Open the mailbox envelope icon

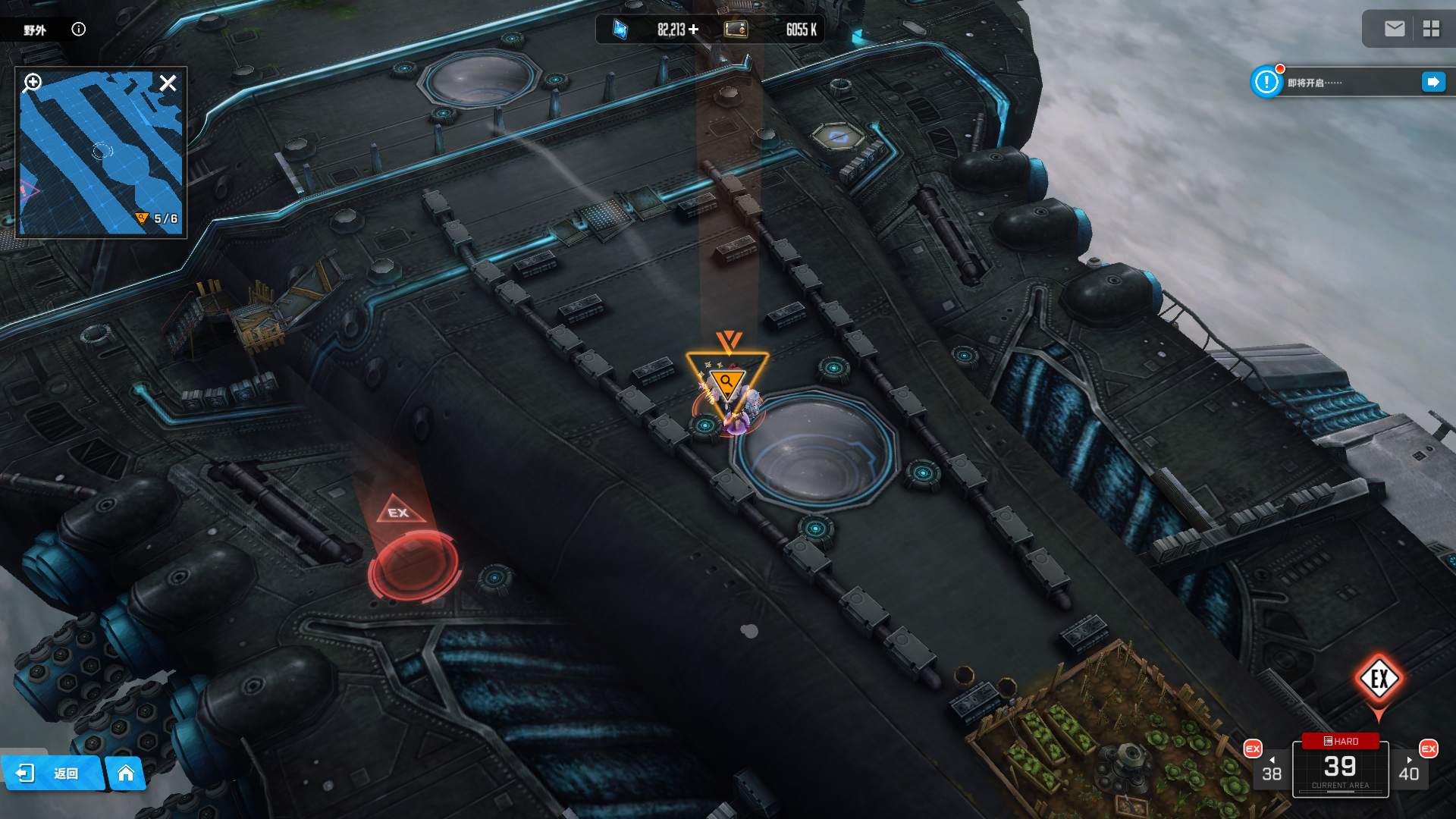pyautogui.click(x=1395, y=29)
